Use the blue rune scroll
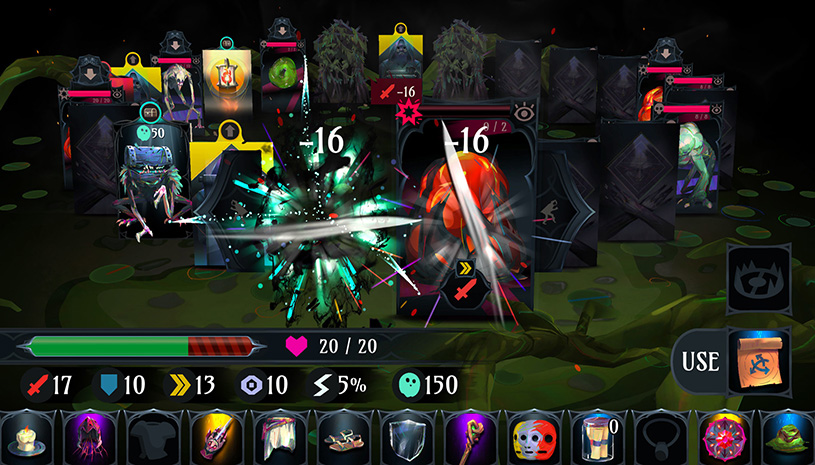This screenshot has height=465, width=815. [757, 359]
